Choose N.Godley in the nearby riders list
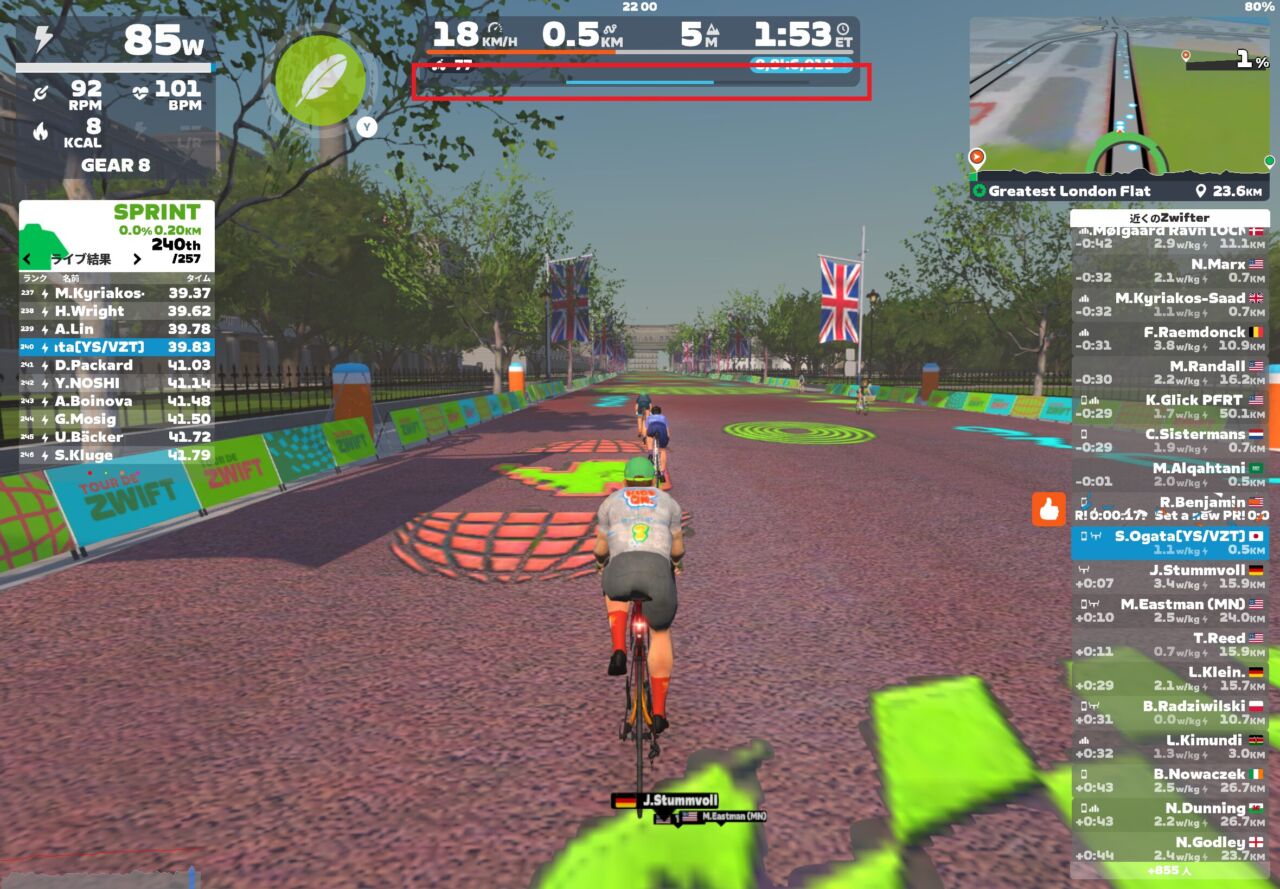The image size is (1280, 889). click(x=1170, y=849)
